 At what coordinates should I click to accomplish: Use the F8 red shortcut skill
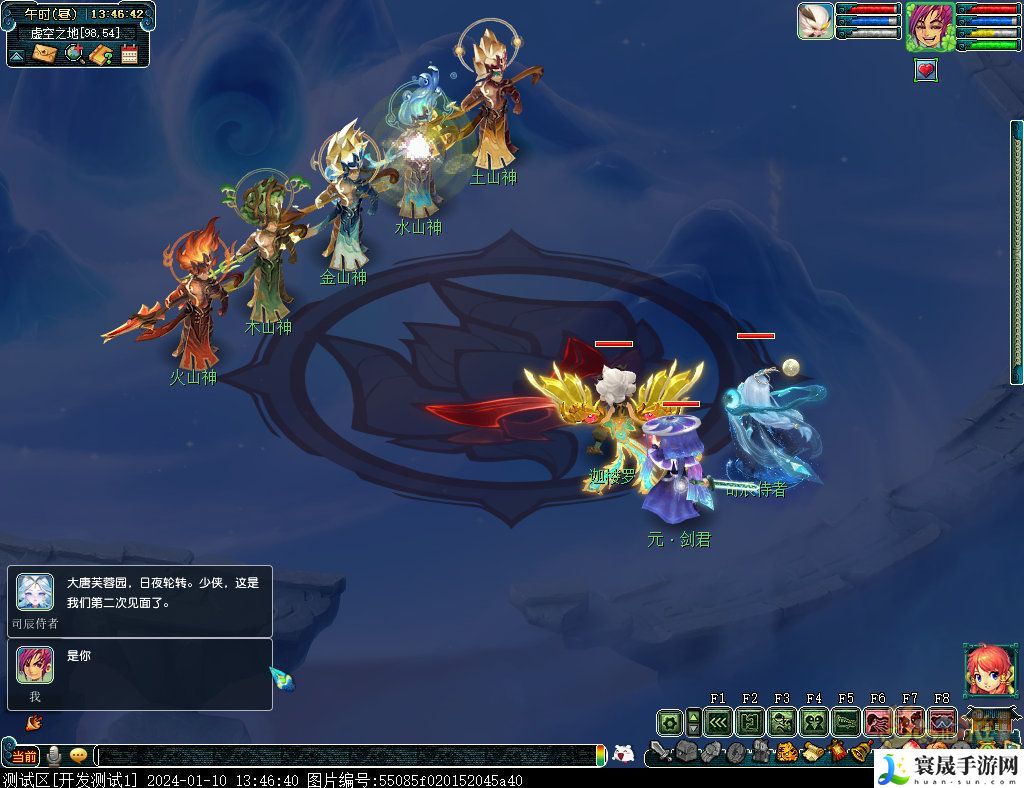click(x=941, y=722)
